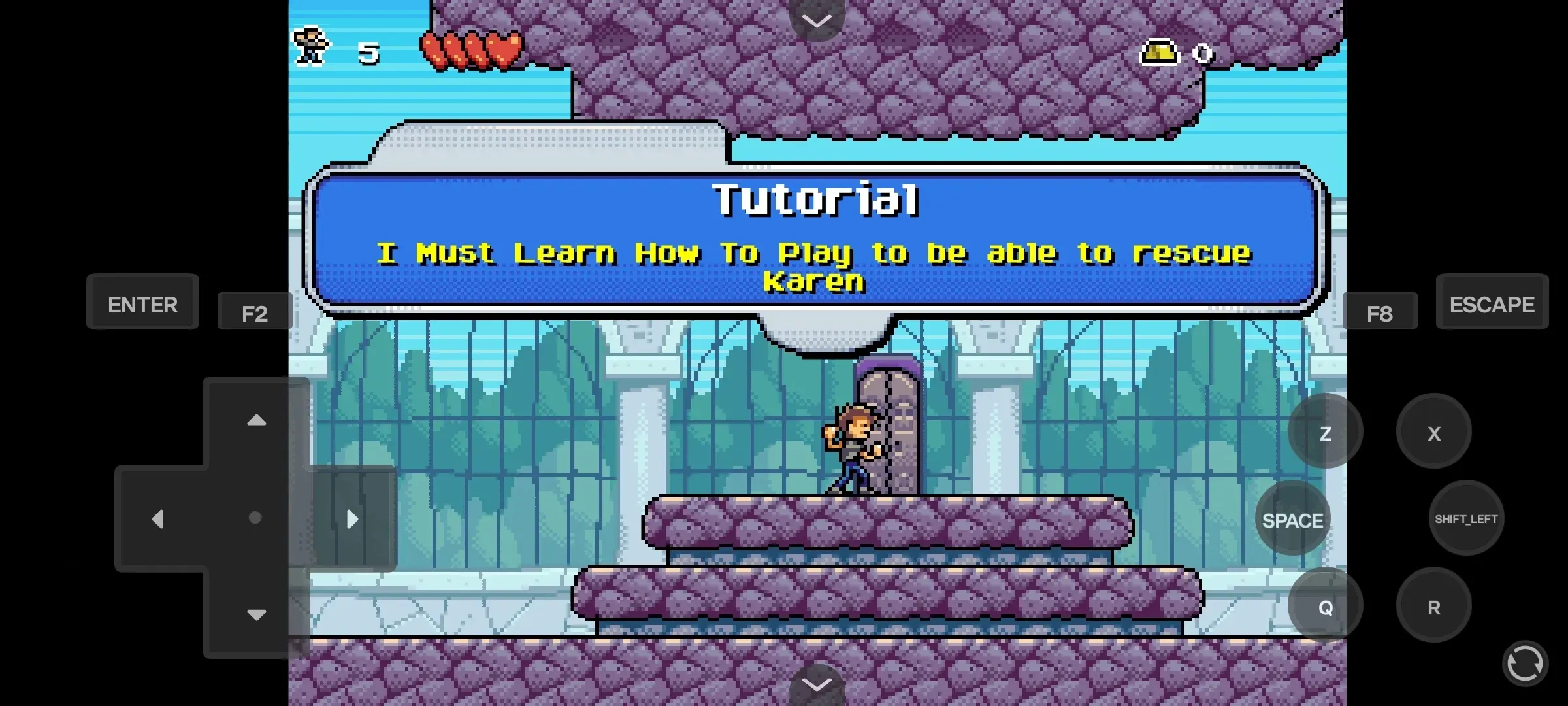Tap the F8 overlay button
Screen dimensions: 1568x706
pyautogui.click(x=1379, y=313)
